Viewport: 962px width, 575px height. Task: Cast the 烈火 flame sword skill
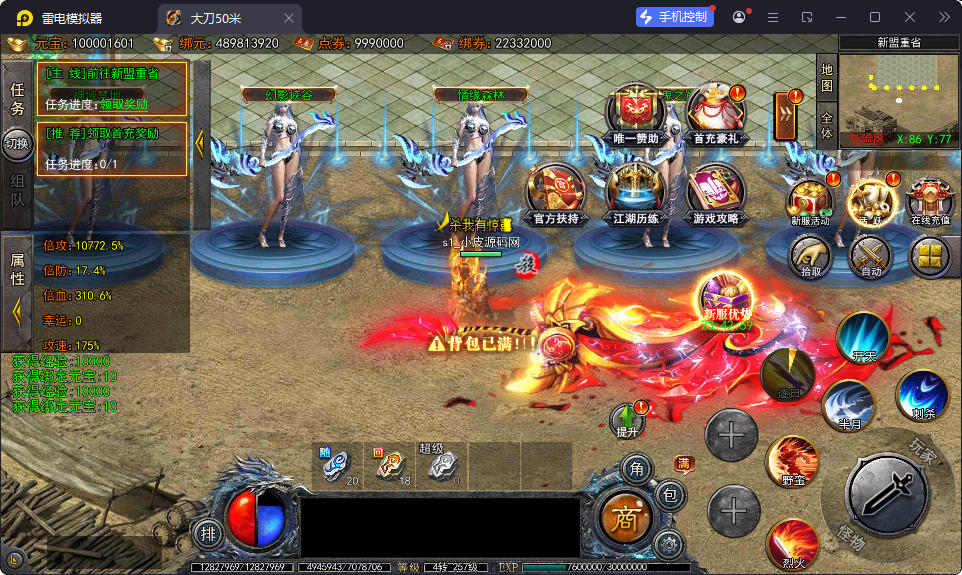792,543
